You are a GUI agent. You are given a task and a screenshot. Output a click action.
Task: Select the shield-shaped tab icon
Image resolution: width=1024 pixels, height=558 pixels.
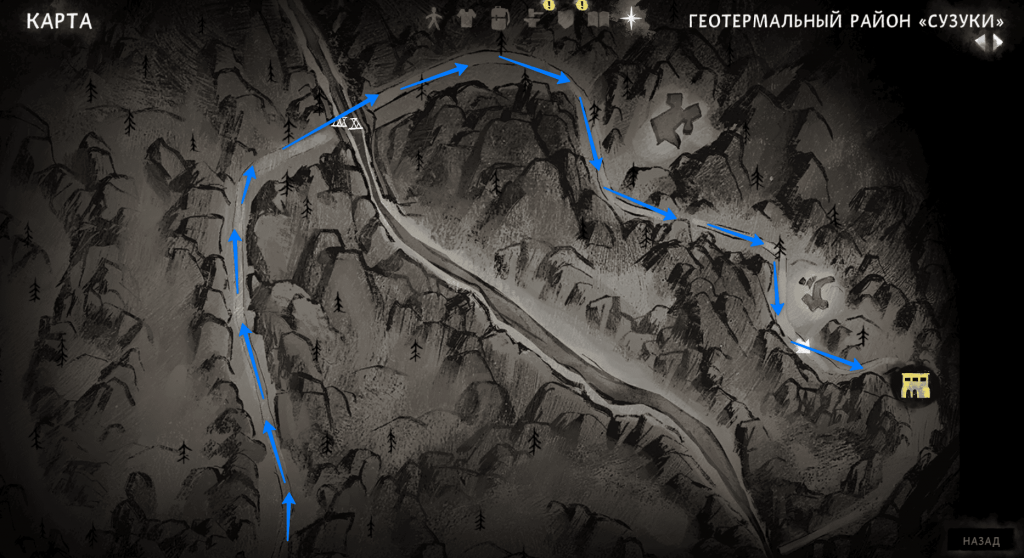[566, 19]
